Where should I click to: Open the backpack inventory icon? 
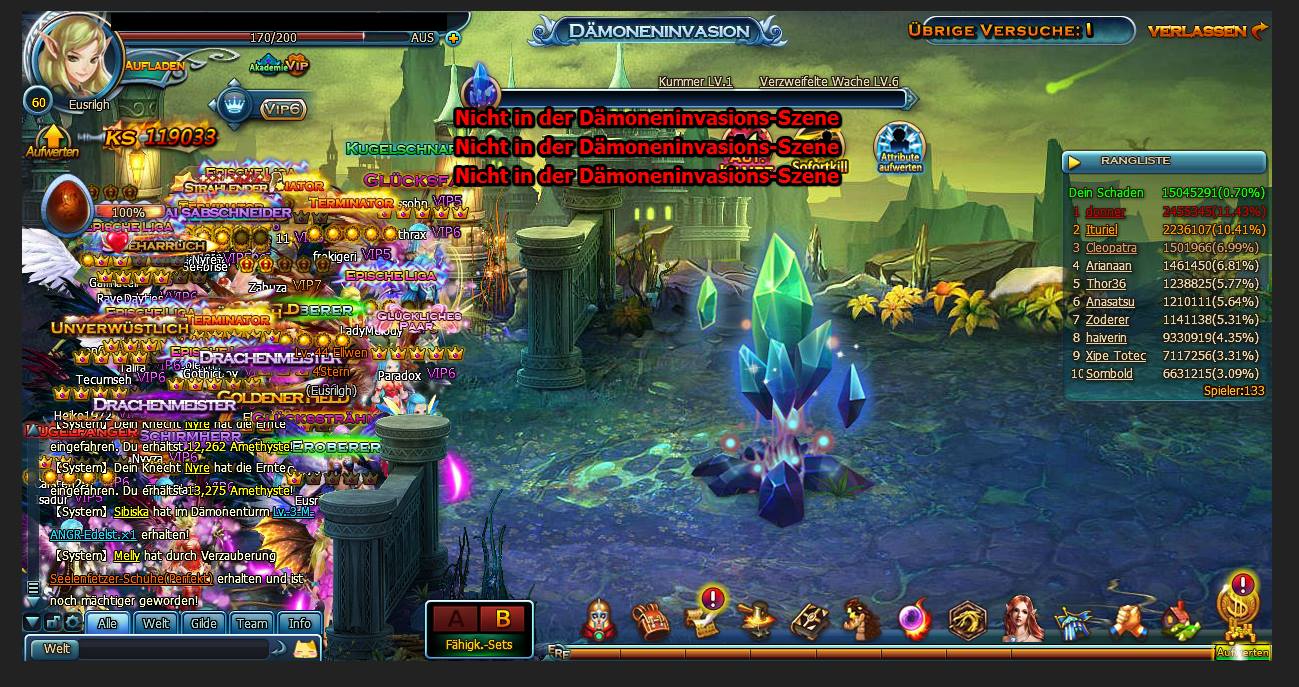pyautogui.click(x=651, y=621)
